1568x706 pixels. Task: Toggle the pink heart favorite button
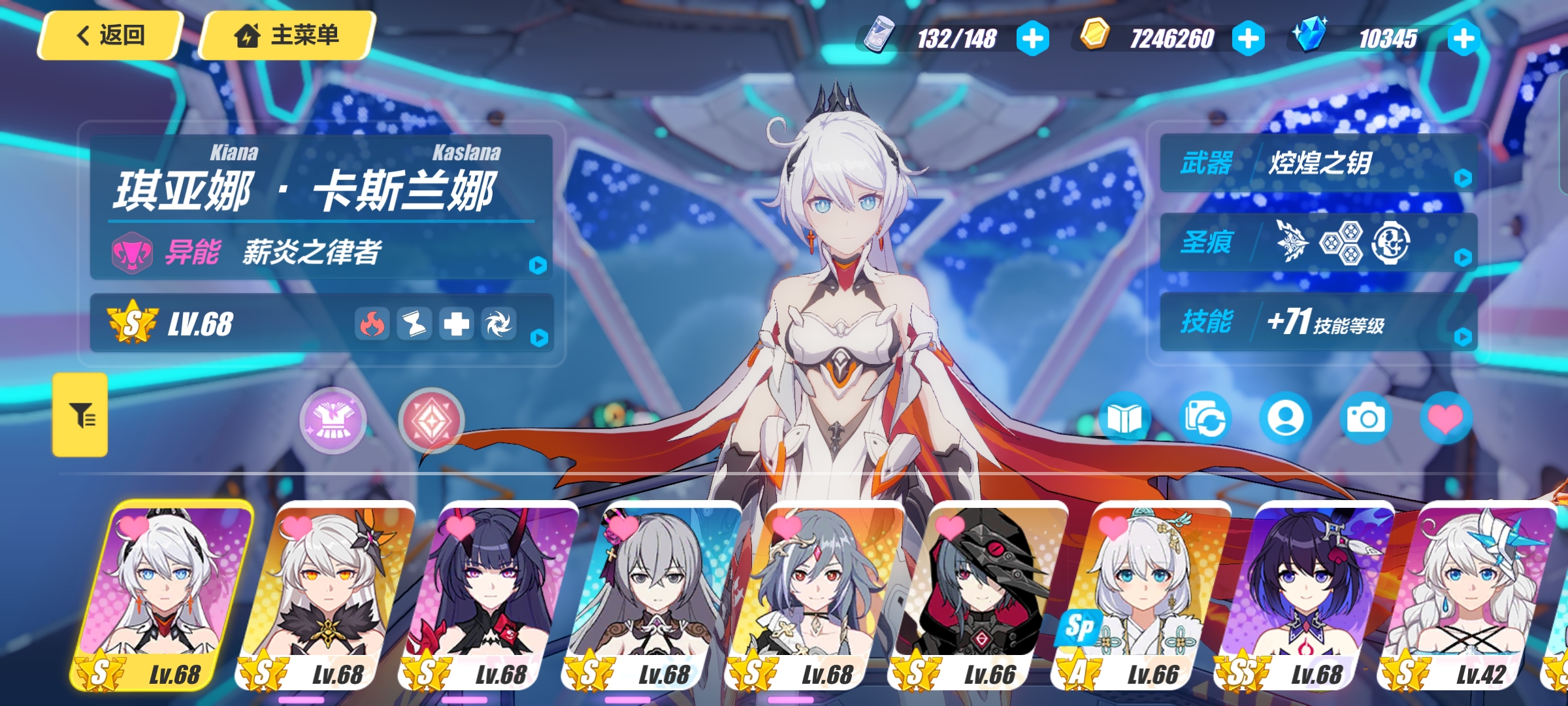(x=1446, y=418)
